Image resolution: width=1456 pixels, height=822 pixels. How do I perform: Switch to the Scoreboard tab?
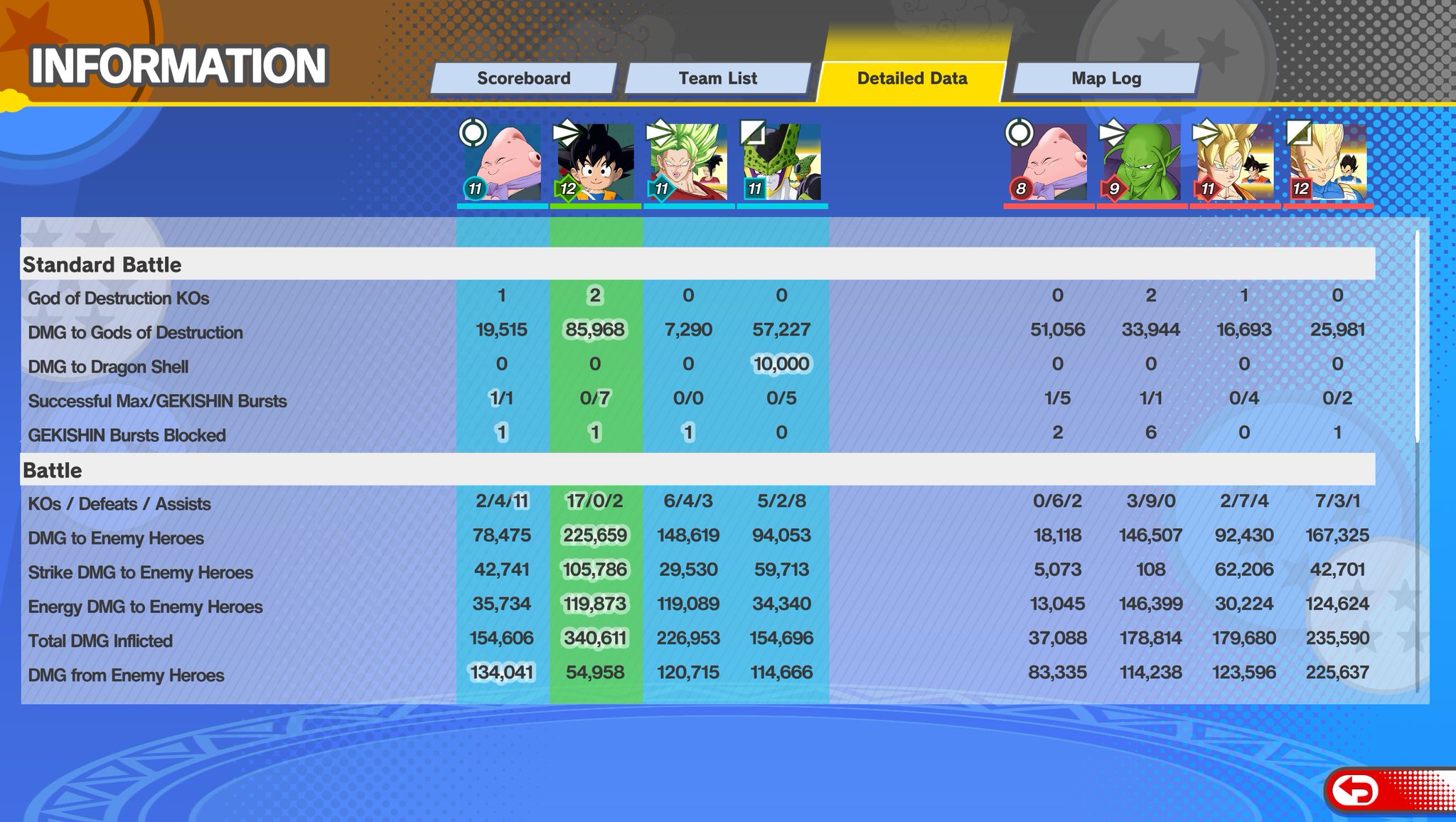[523, 78]
